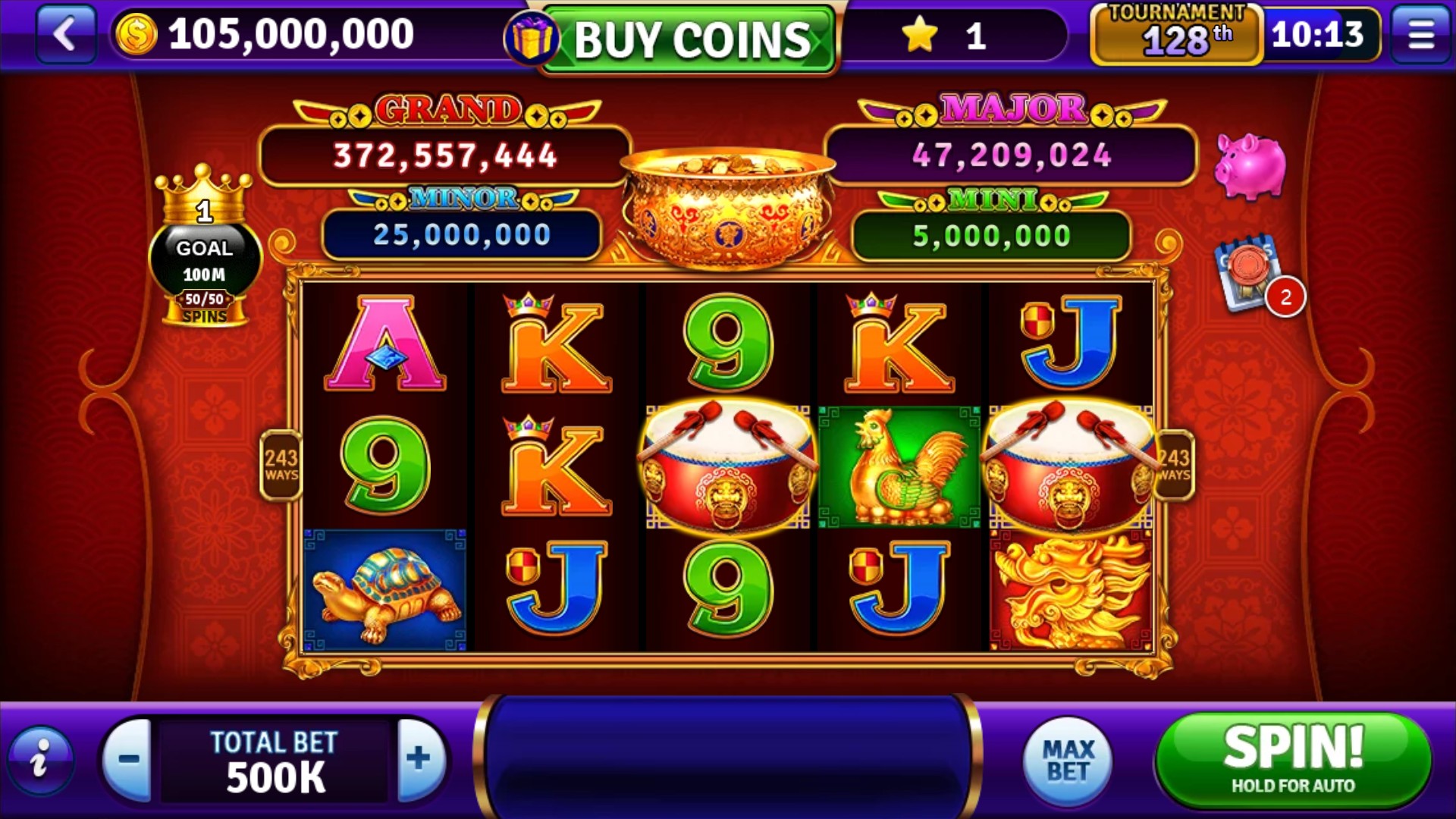This screenshot has width=1456, height=819.
Task: Open the Buy Coins shop
Action: click(x=690, y=39)
